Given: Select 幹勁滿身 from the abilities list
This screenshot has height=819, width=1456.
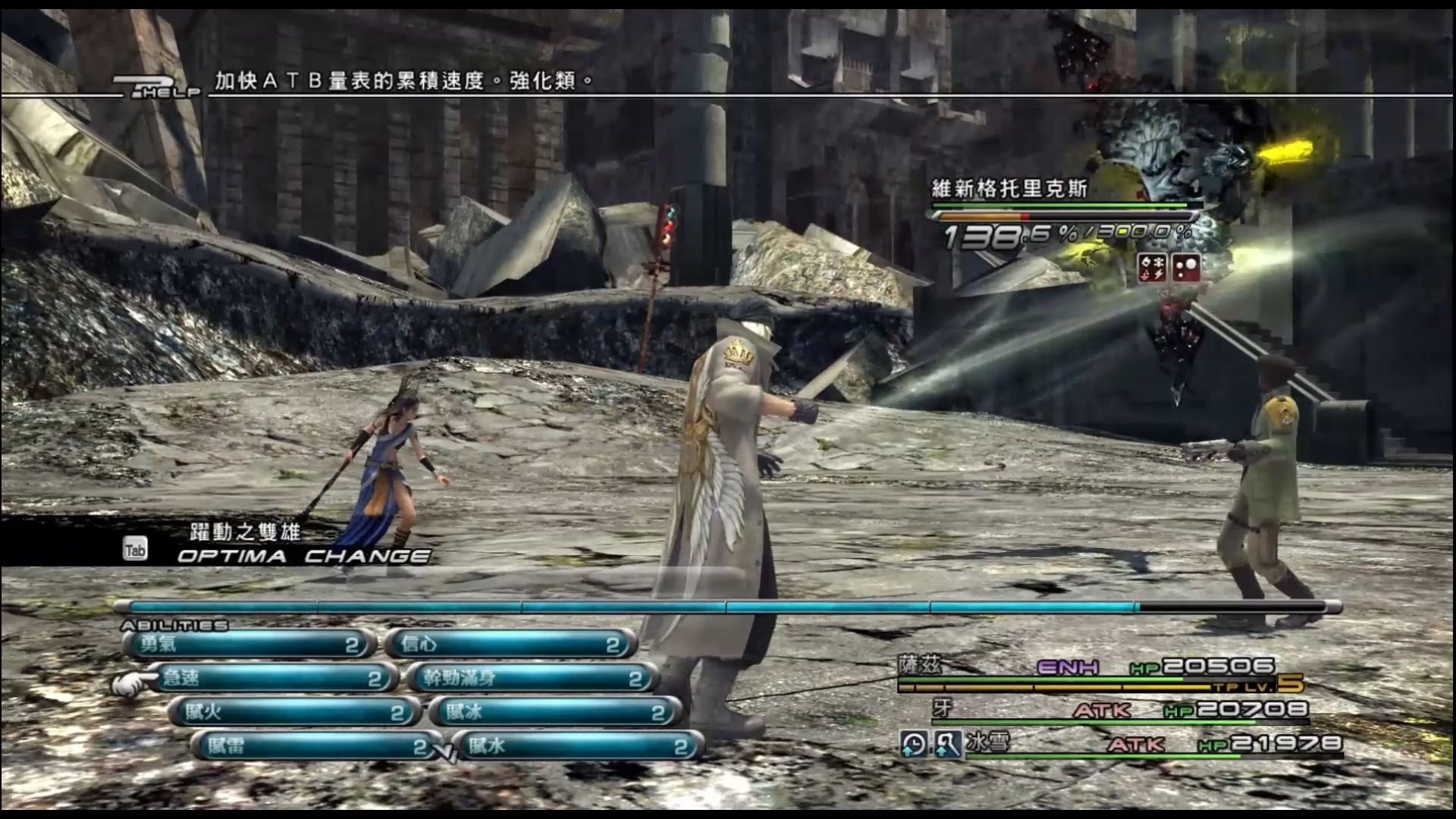Looking at the screenshot, I should click(532, 678).
